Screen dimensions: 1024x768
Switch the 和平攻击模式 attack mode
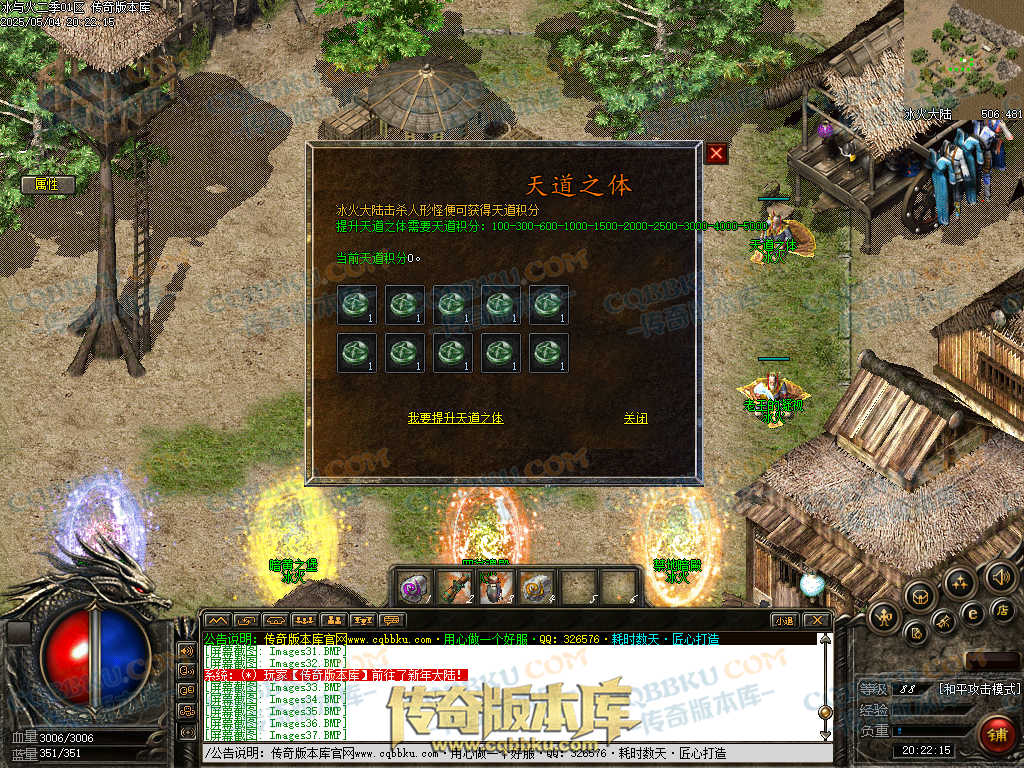click(x=979, y=689)
